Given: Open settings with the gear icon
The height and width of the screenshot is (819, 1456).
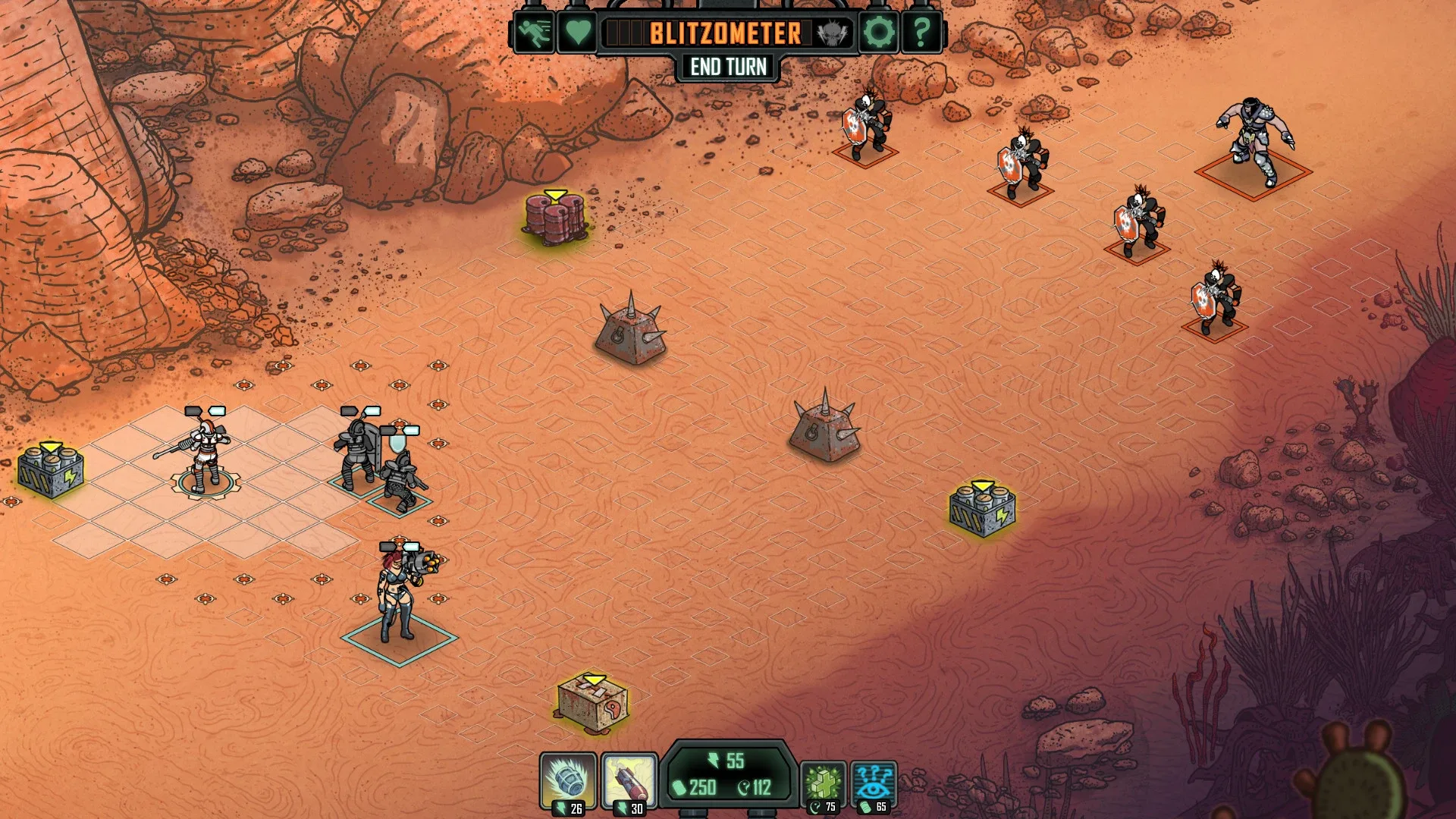Looking at the screenshot, I should (879, 33).
